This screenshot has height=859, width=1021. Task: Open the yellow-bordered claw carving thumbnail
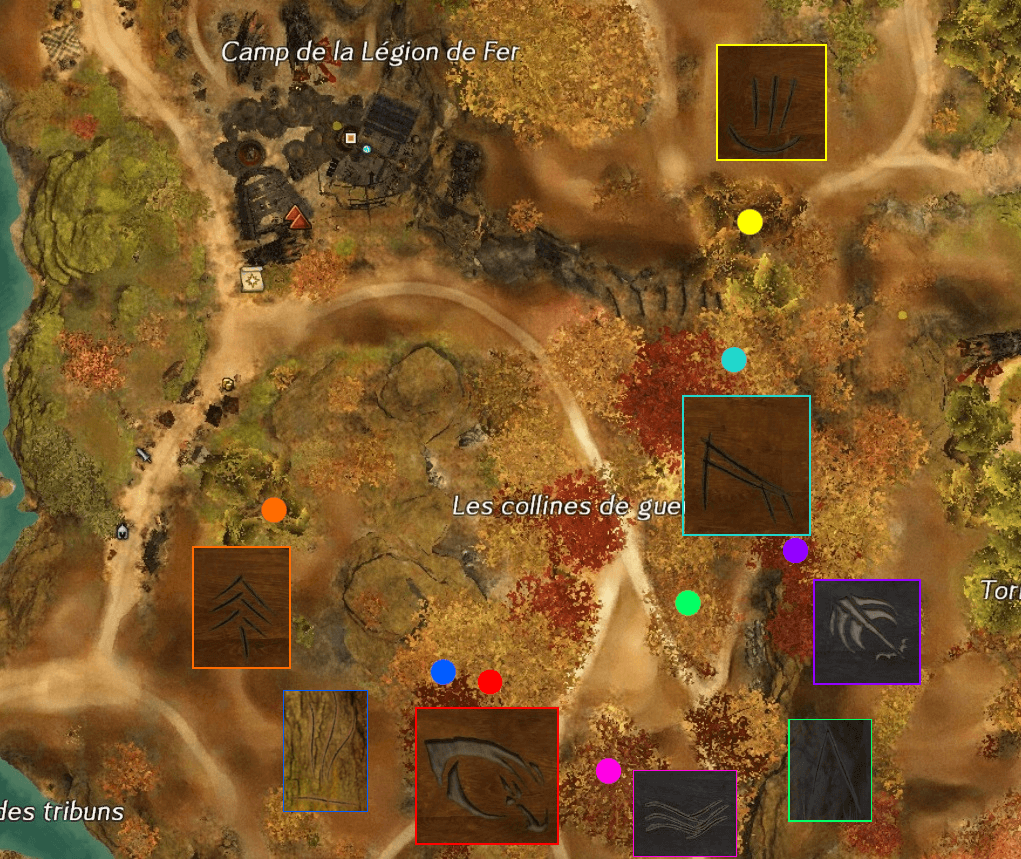[771, 102]
